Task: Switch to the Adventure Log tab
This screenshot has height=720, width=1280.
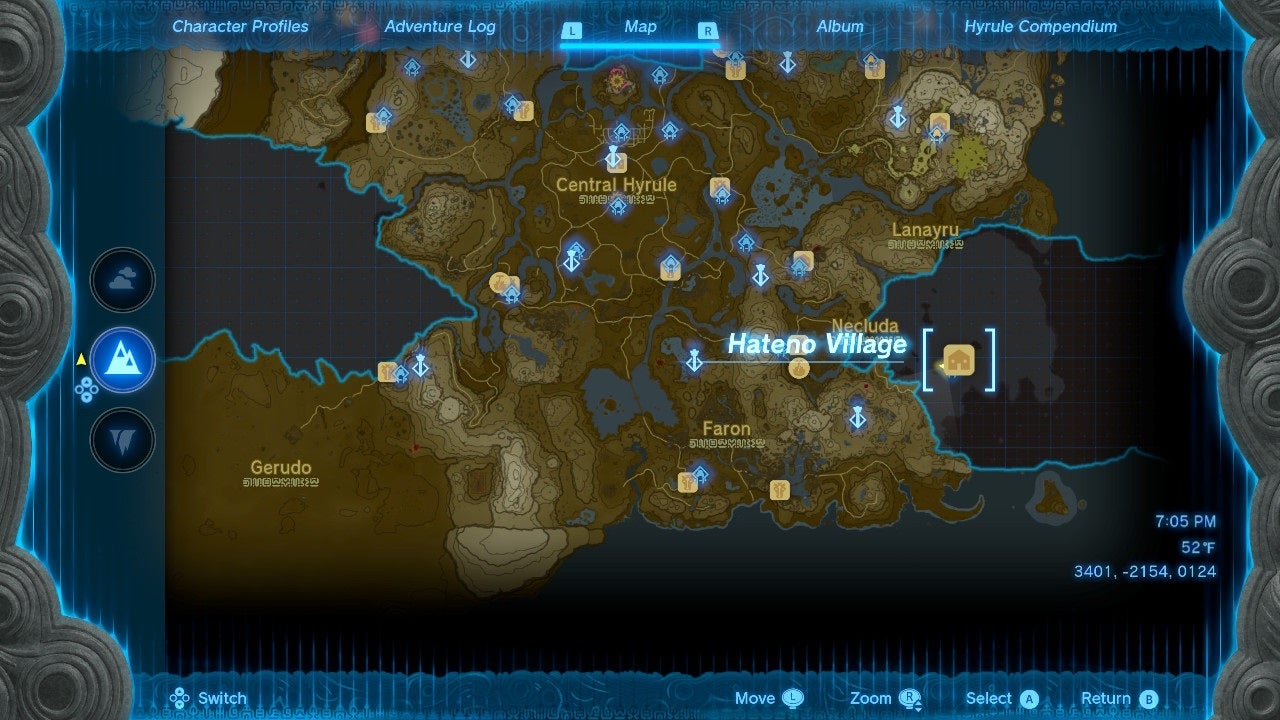Action: tap(438, 26)
